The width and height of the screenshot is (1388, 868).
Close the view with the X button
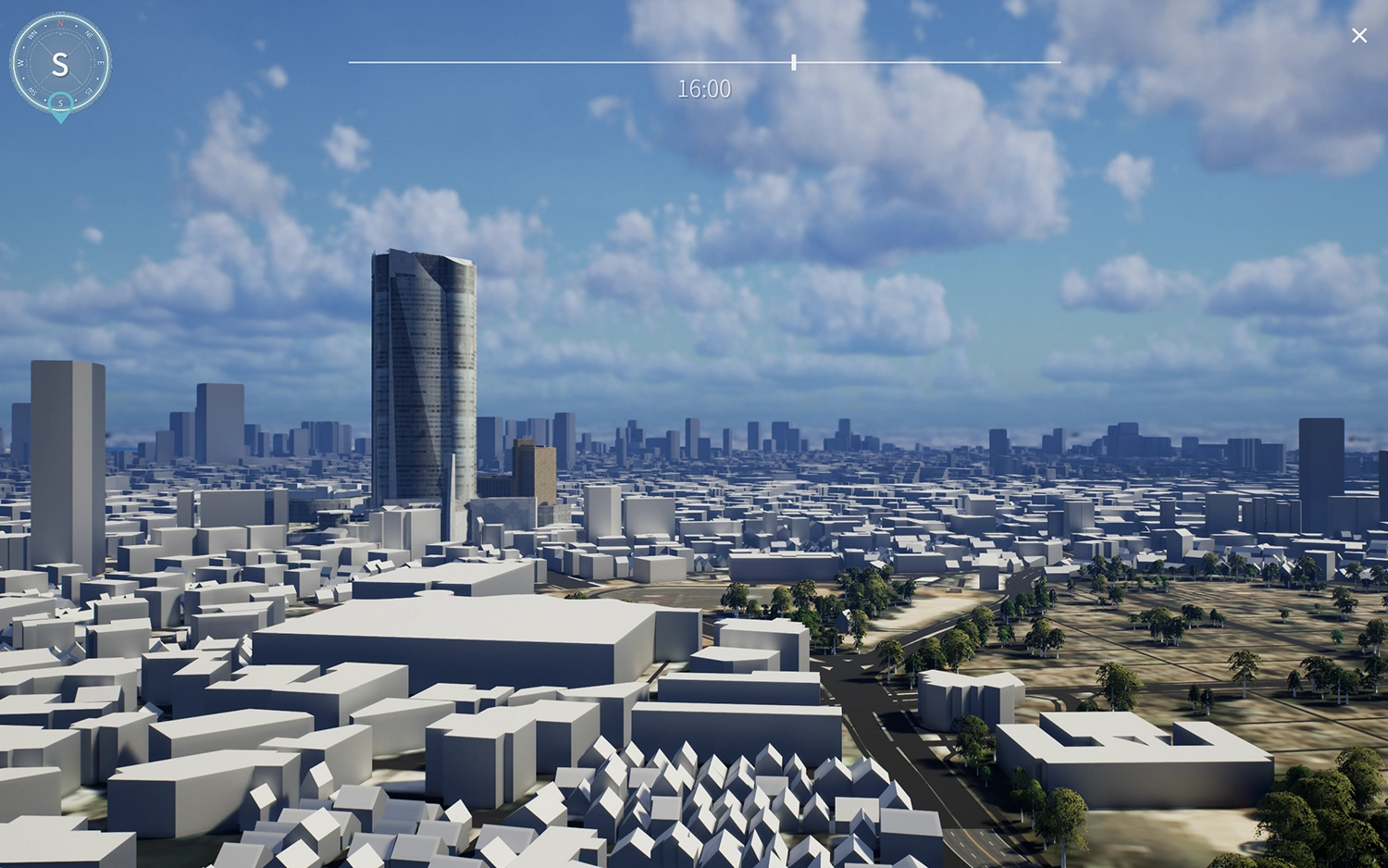coord(1358,35)
